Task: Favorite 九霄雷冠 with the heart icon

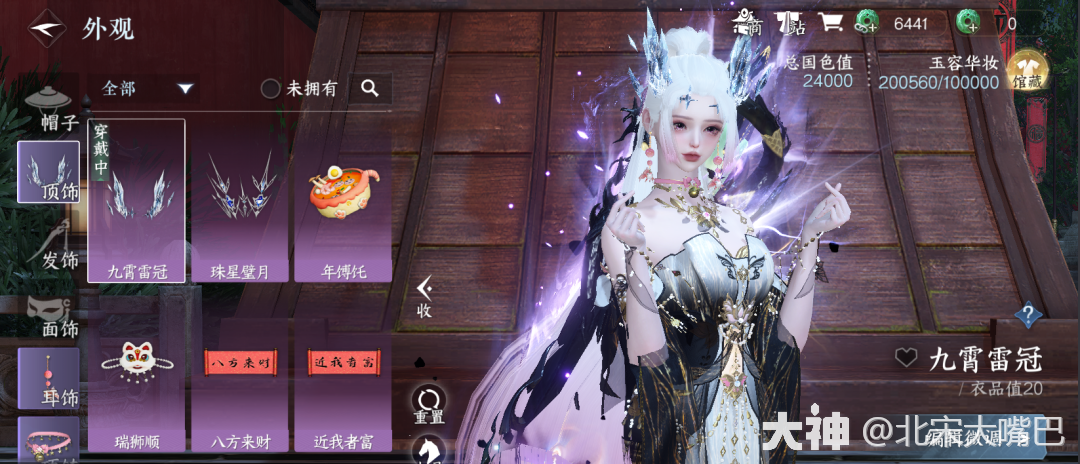Action: pos(906,357)
